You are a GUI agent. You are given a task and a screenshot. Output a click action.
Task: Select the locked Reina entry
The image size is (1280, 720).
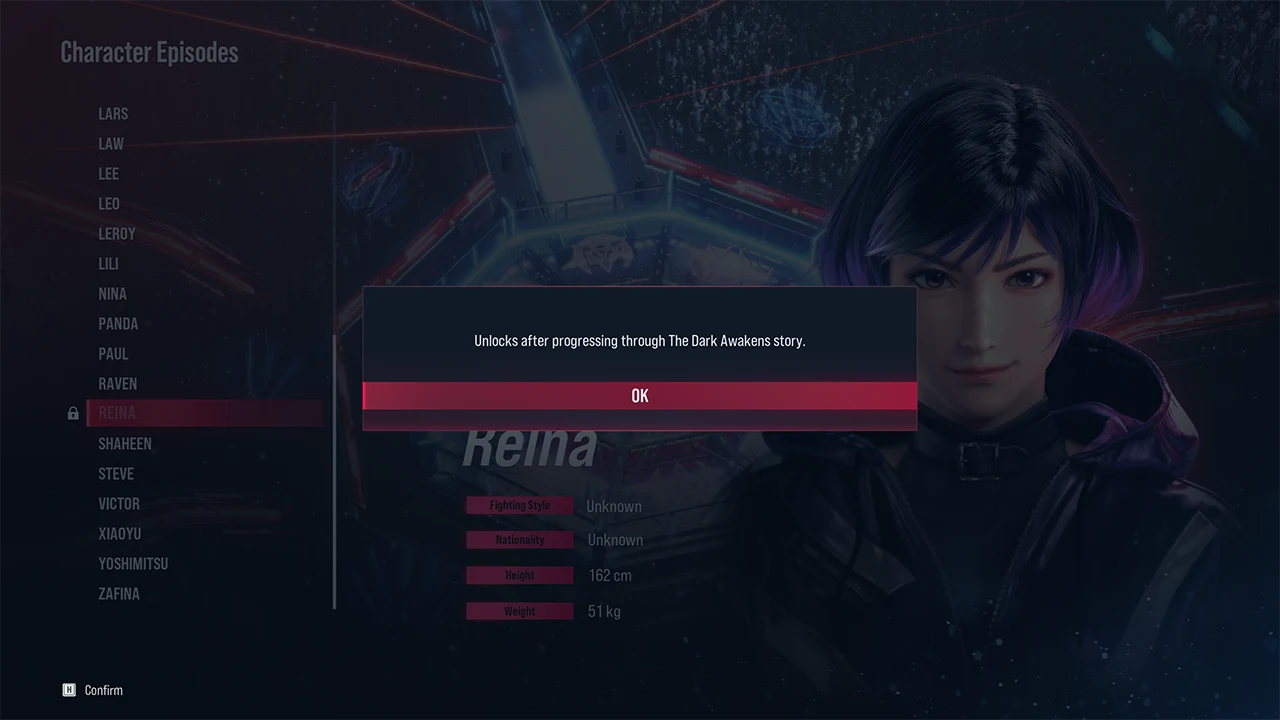click(x=117, y=413)
